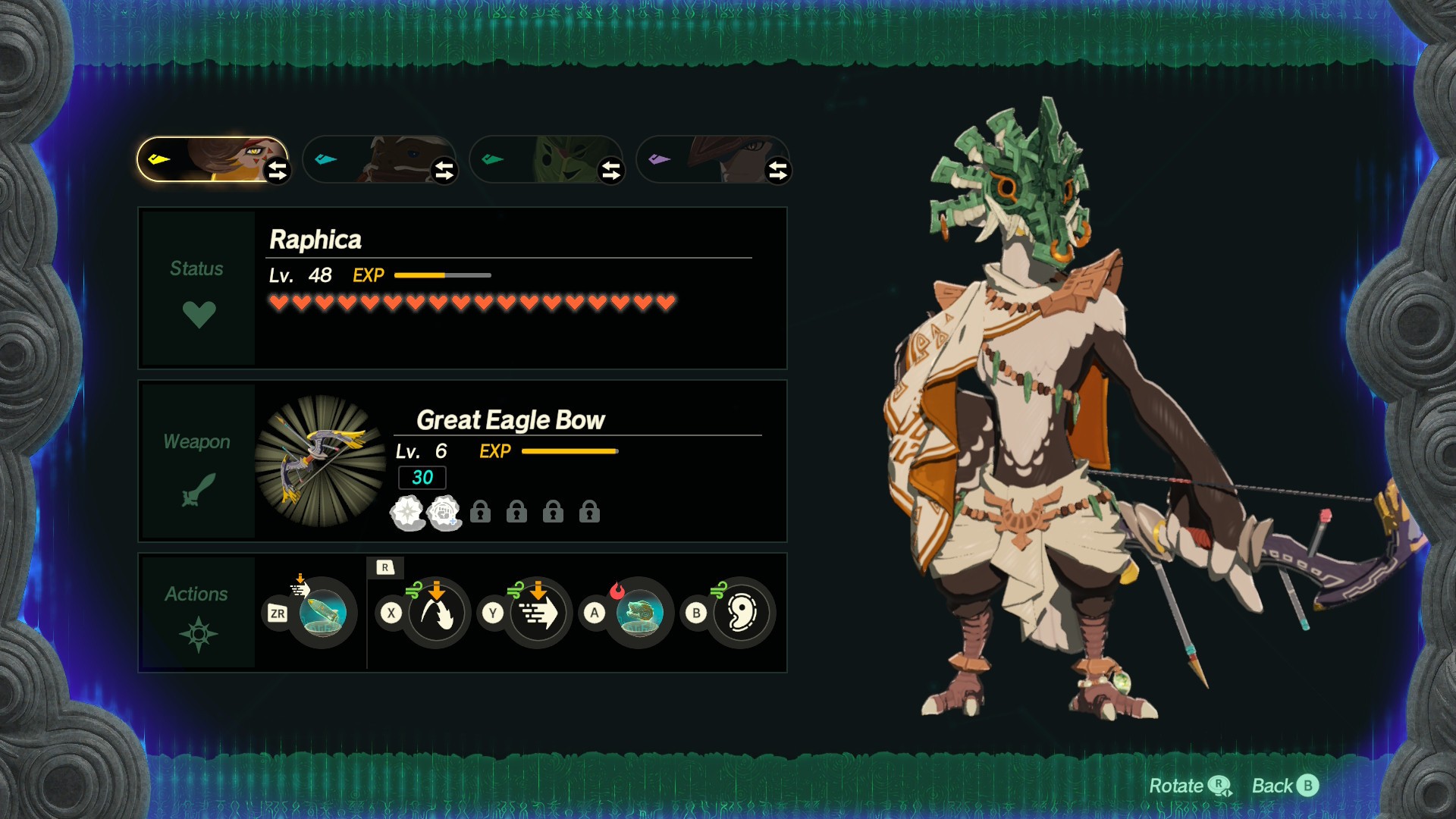Select the rocket device action icon
The width and height of the screenshot is (1456, 819).
[x=322, y=613]
